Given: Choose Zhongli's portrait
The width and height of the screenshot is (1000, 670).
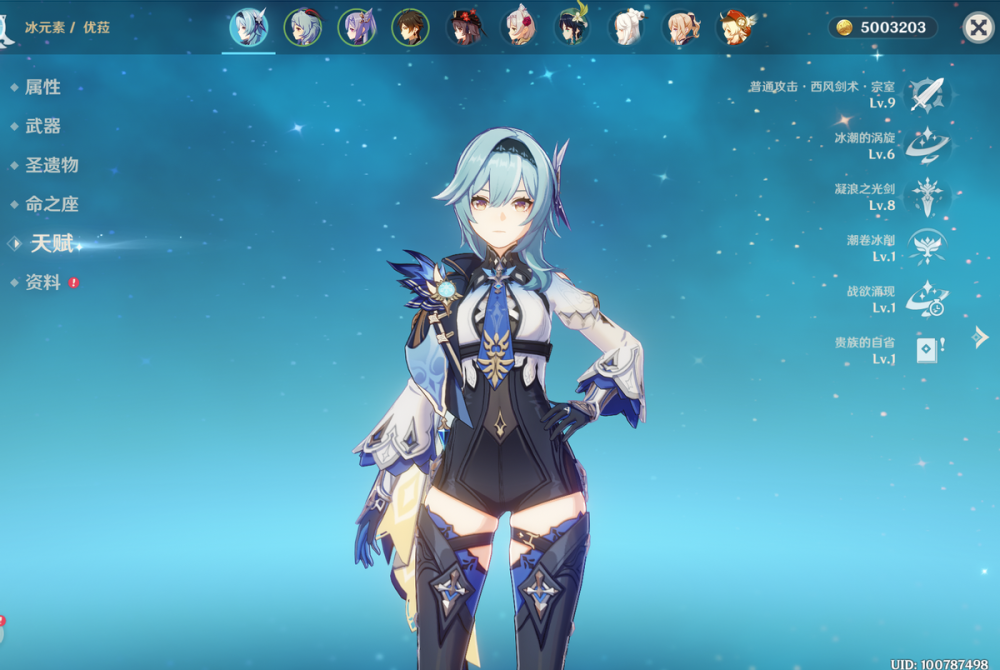Looking at the screenshot, I should click(410, 27).
